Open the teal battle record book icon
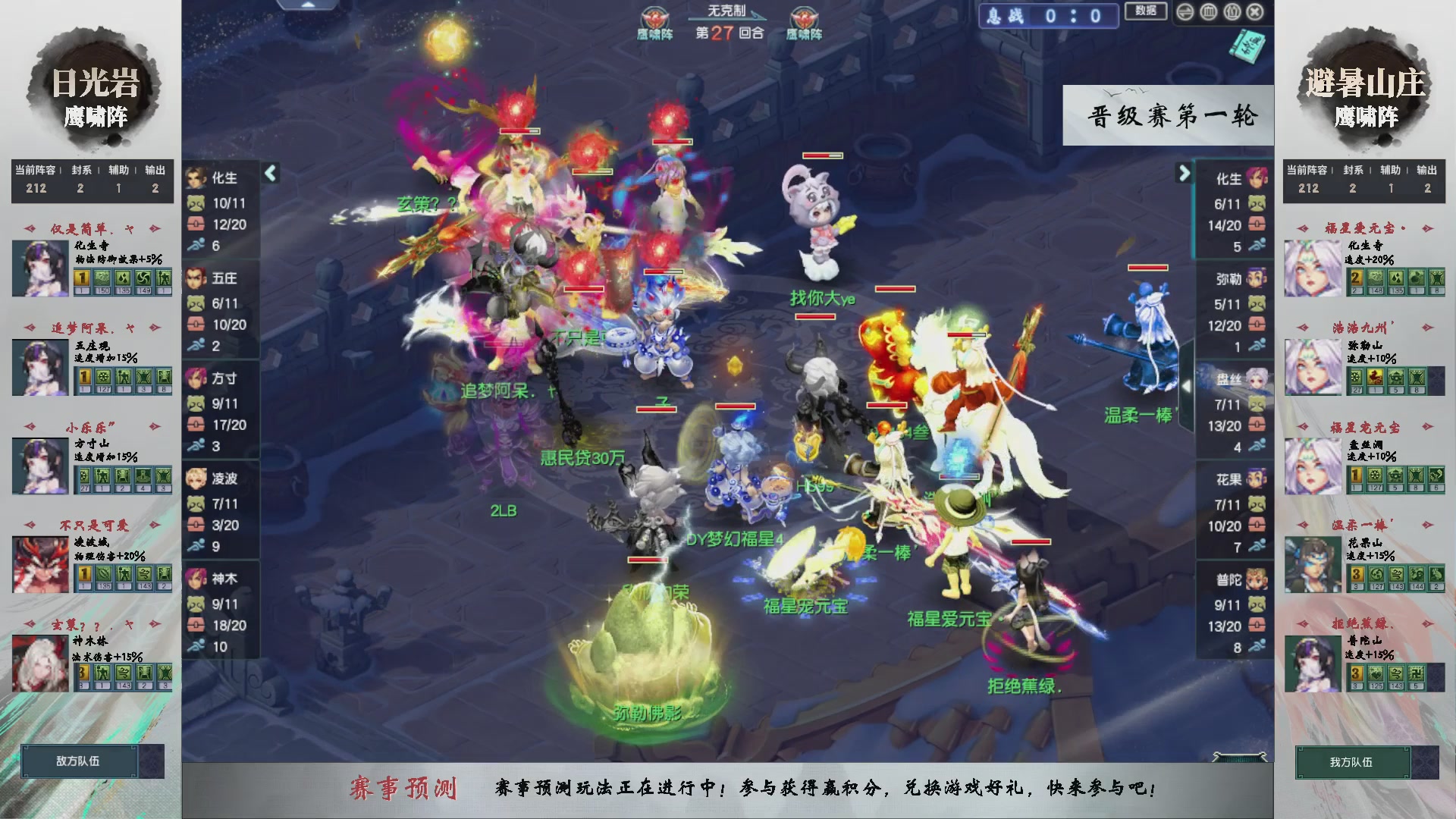Image resolution: width=1456 pixels, height=819 pixels. click(1247, 47)
